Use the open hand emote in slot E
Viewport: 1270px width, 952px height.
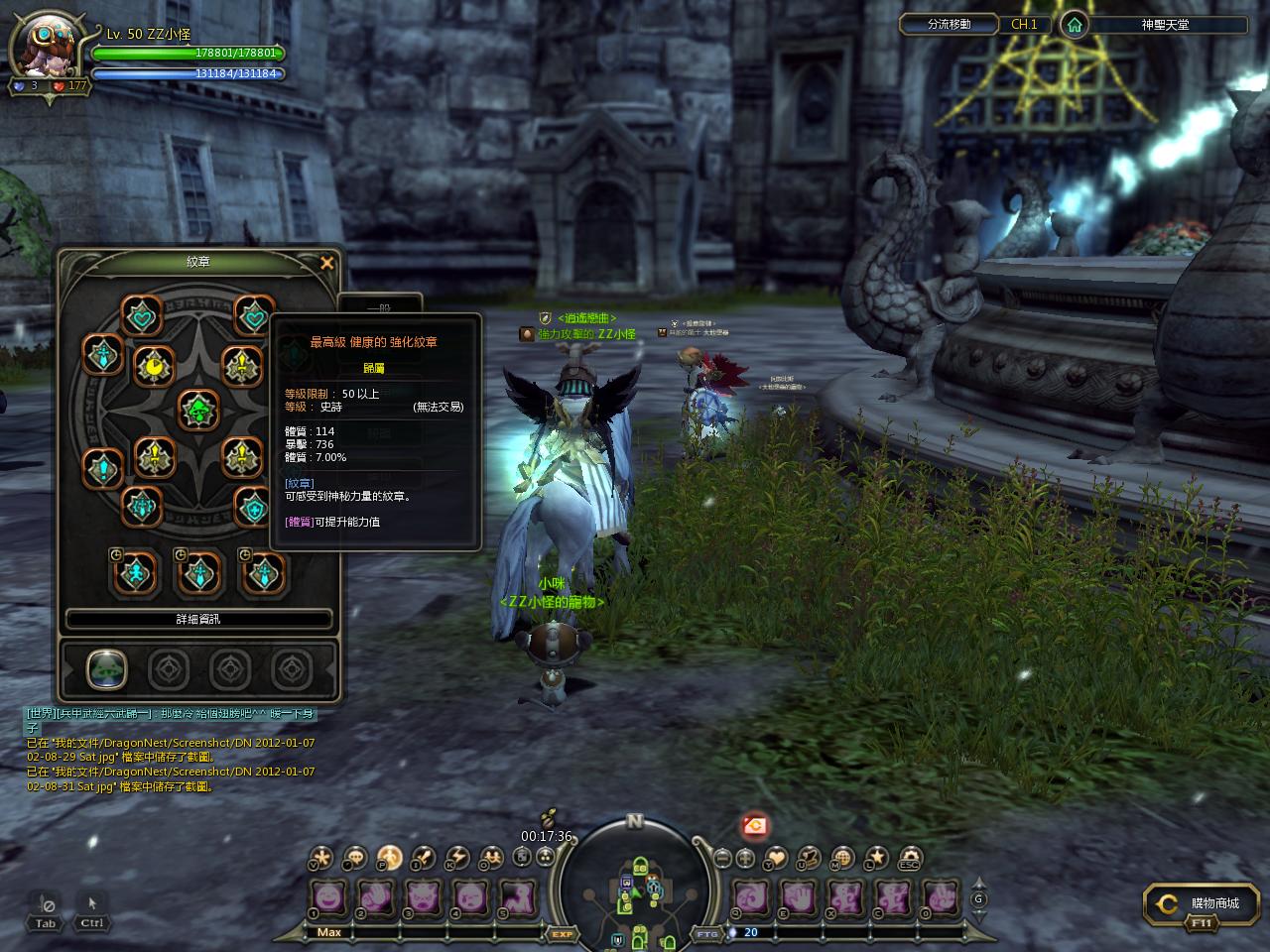point(799,897)
